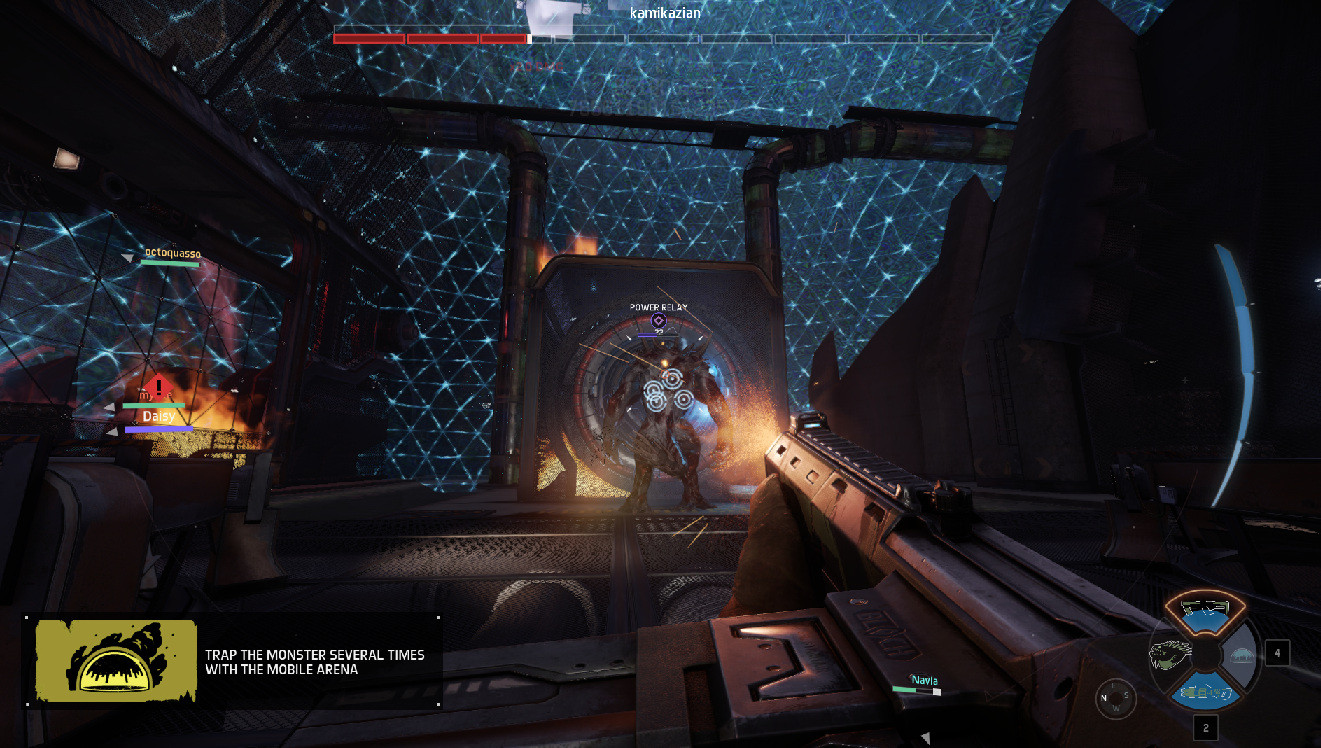The image size is (1321, 748).
Task: Click the round compass dial
Action: click(1115, 697)
